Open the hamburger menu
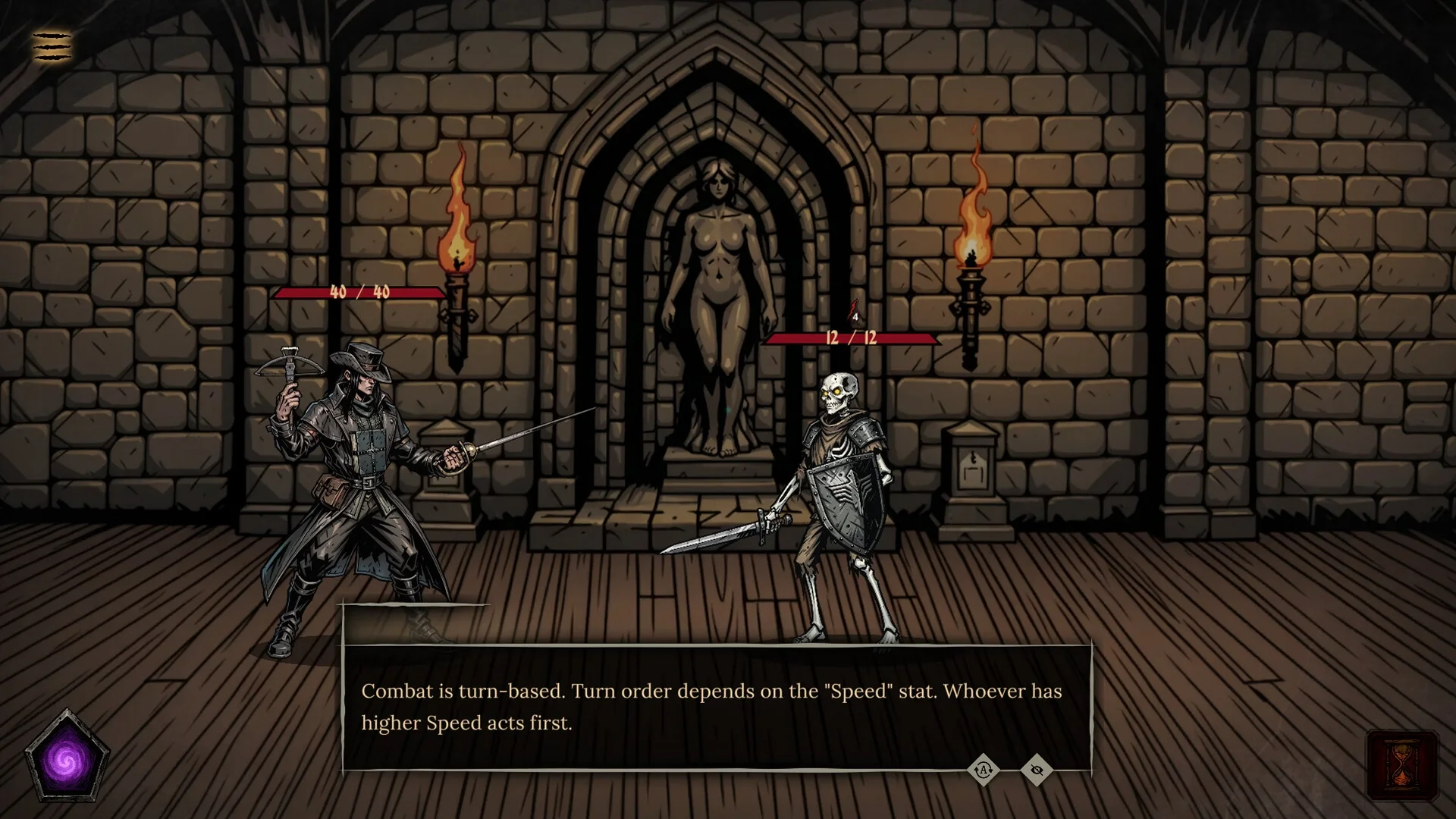This screenshot has height=819, width=1456. [52, 45]
